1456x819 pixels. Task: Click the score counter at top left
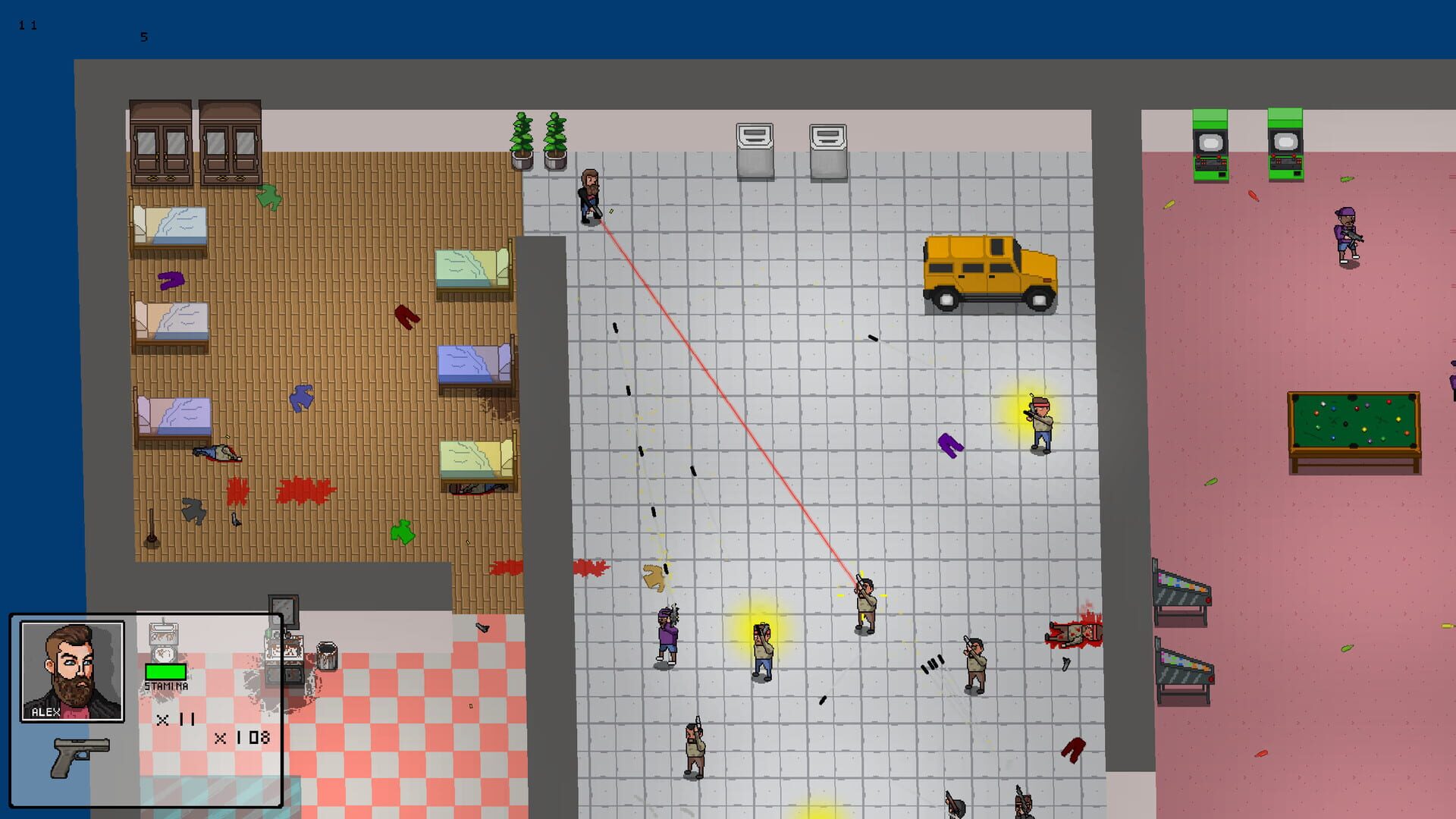pos(29,23)
